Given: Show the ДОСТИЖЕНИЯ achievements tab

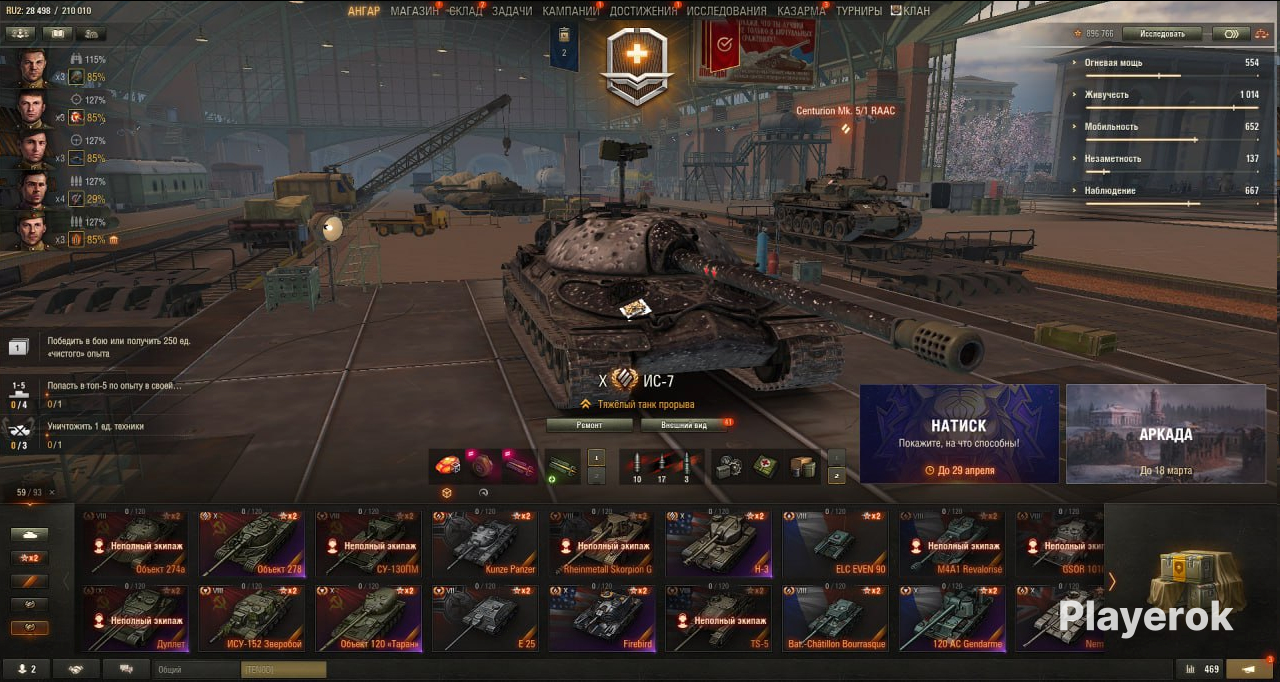Looking at the screenshot, I should tap(642, 11).
